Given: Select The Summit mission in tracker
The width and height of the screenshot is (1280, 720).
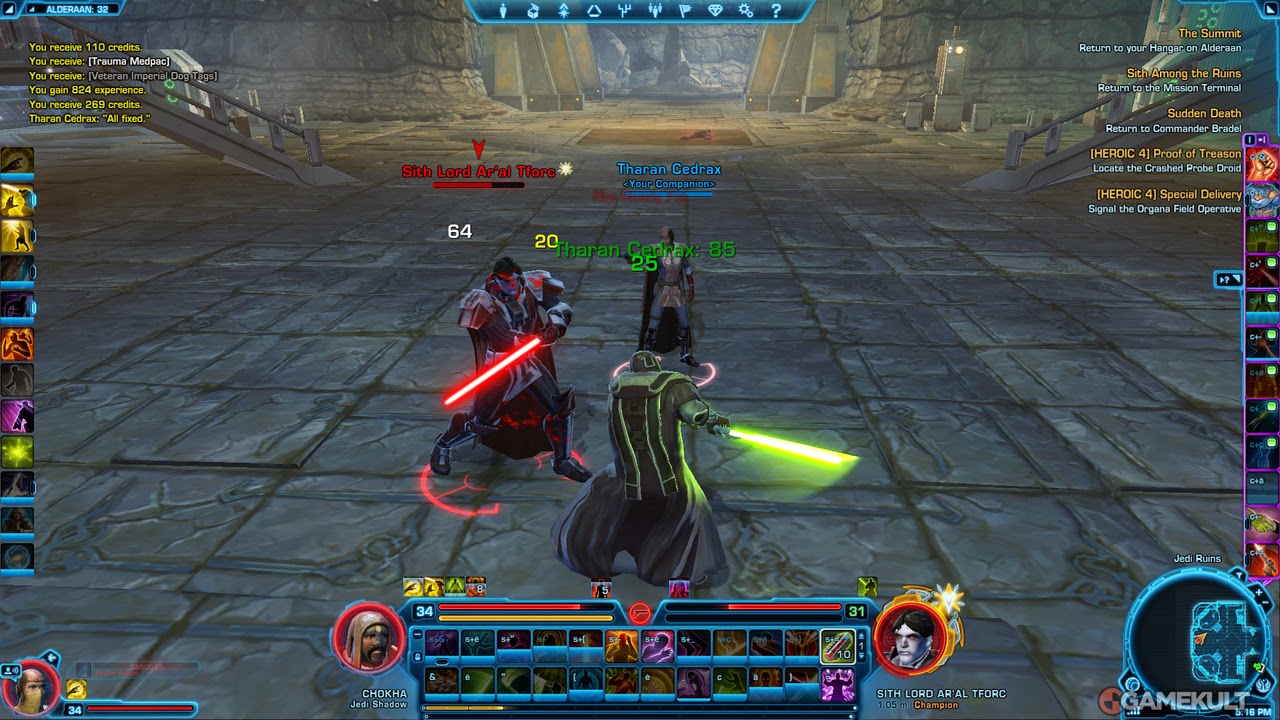Looking at the screenshot, I should tap(1209, 34).
